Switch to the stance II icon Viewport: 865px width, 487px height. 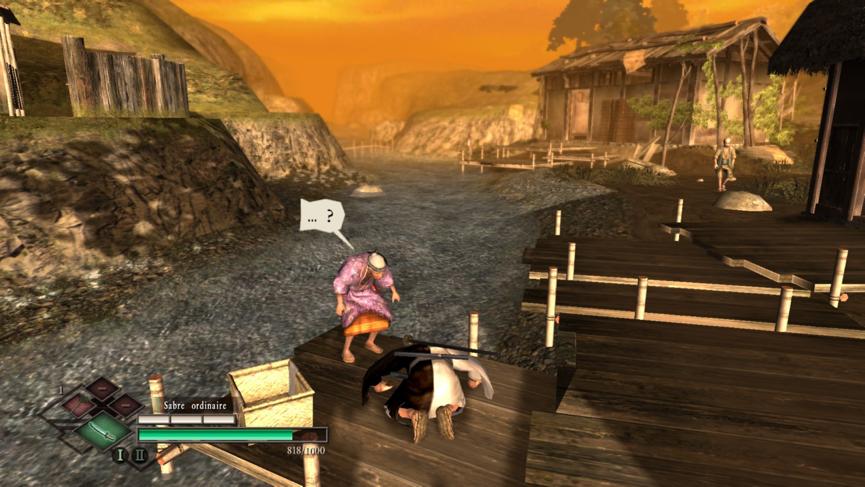pyautogui.click(x=140, y=456)
